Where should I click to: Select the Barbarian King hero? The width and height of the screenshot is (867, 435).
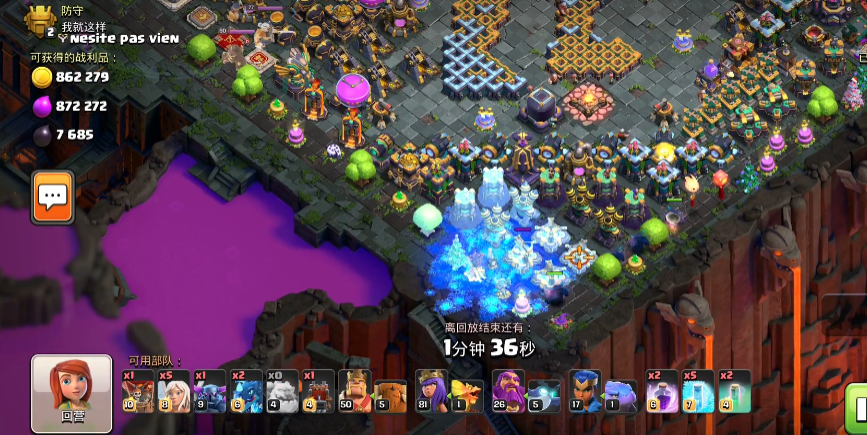point(355,391)
